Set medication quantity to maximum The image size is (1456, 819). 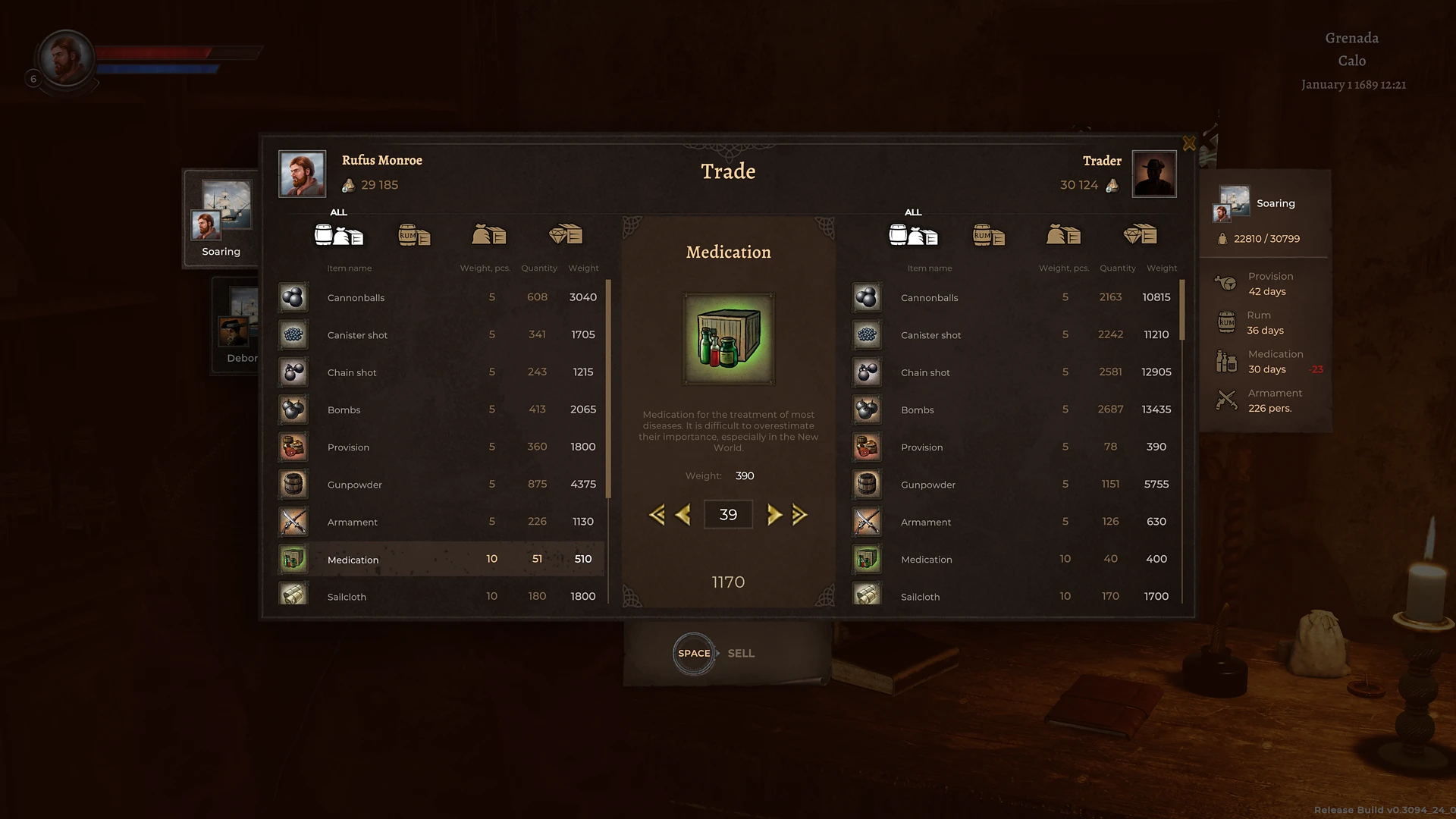pos(799,515)
